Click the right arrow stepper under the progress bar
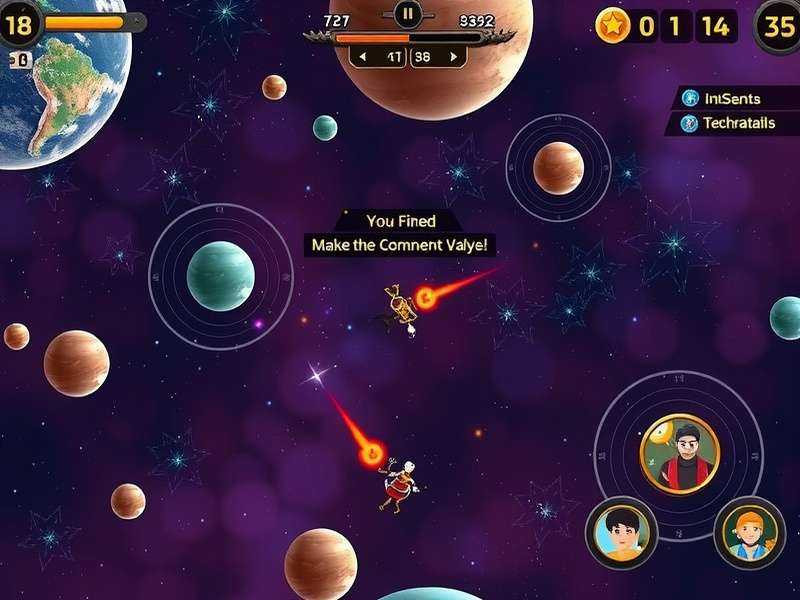Image resolution: width=800 pixels, height=600 pixels. point(455,57)
